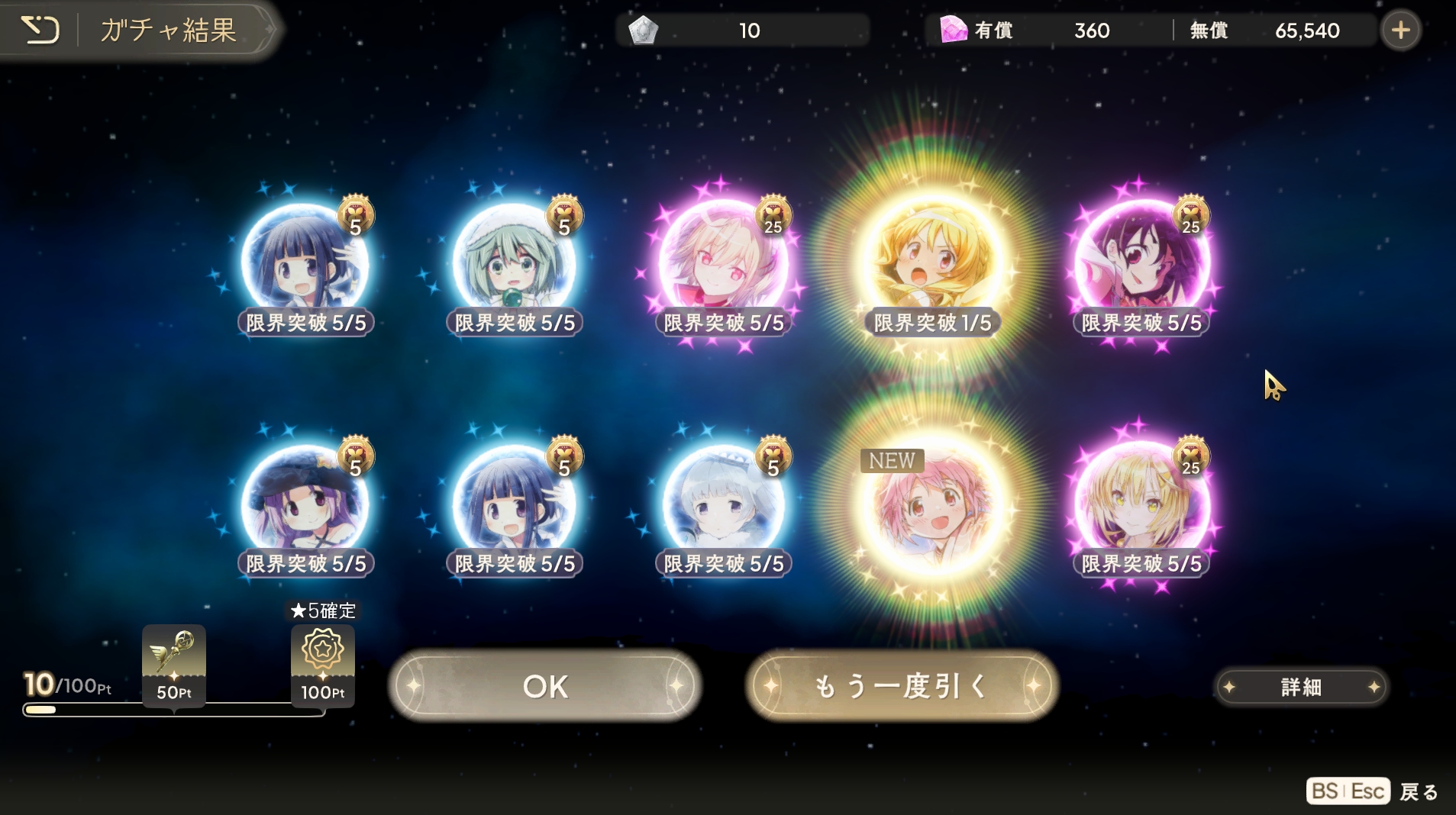Pull again with もう一度引く button
This screenshot has height=815, width=1456.
902,686
